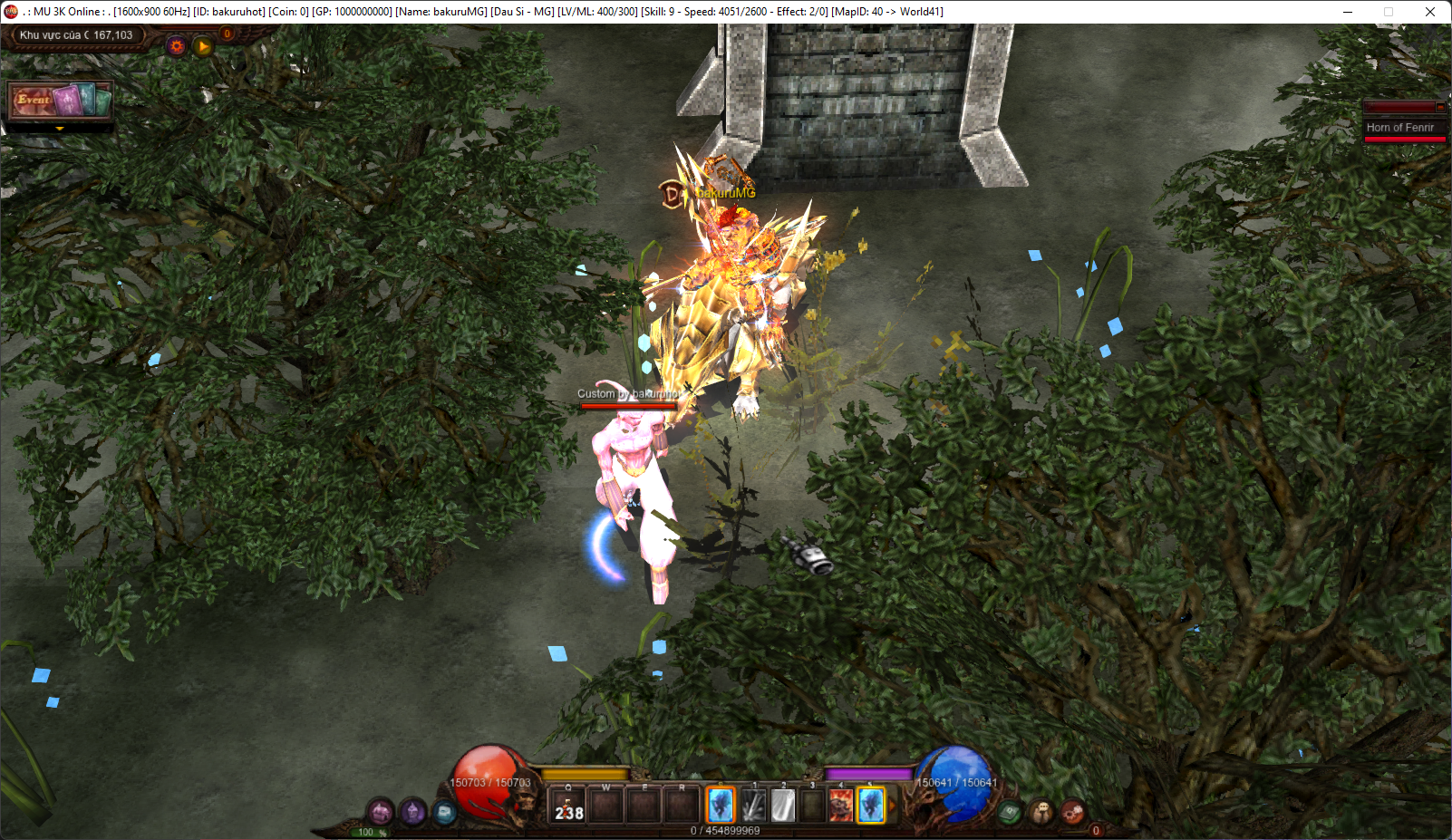This screenshot has height=840, width=1452.
Task: Close the MU 3K Online window
Action: tap(1430, 12)
